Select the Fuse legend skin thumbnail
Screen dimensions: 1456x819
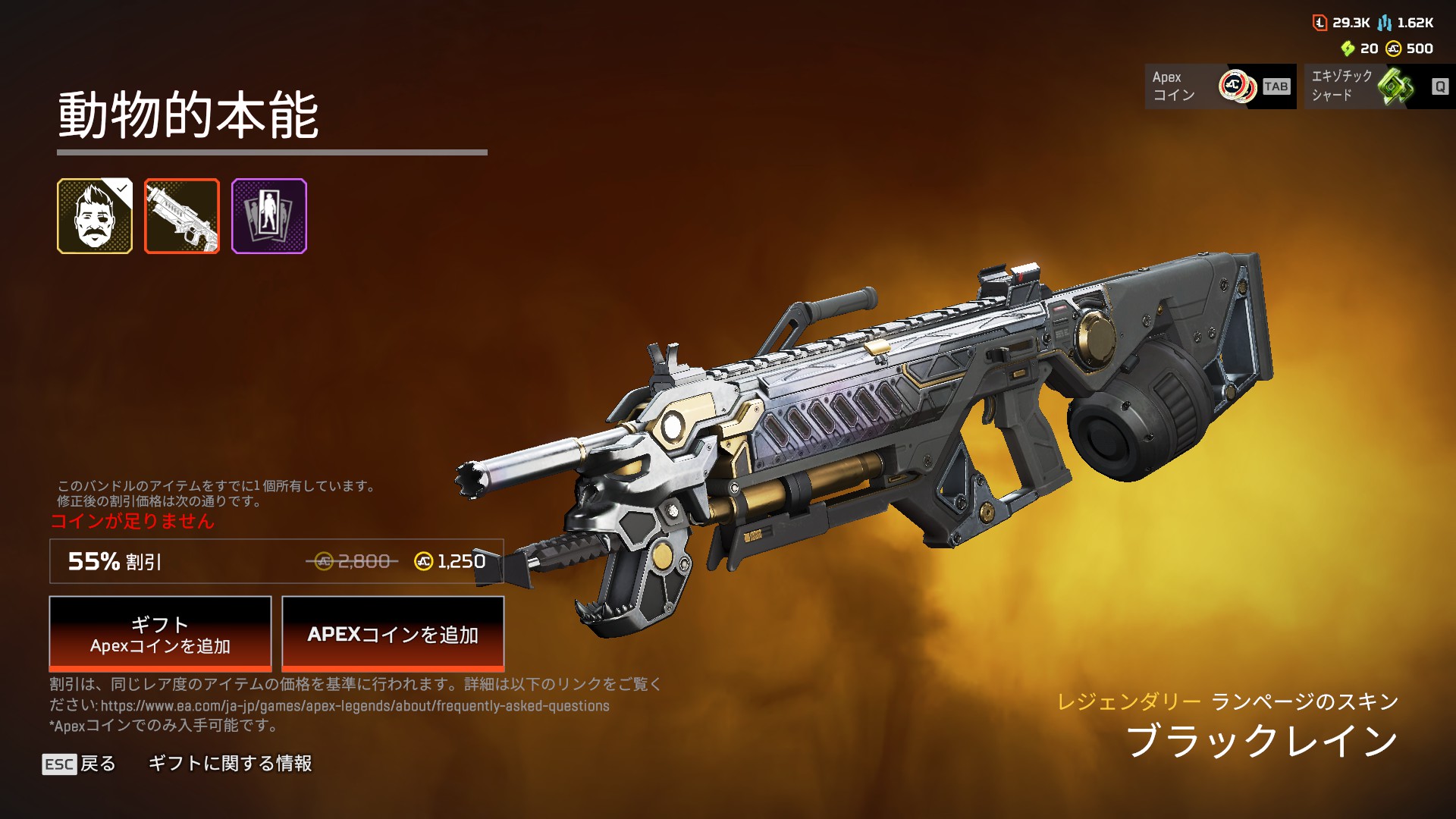95,216
